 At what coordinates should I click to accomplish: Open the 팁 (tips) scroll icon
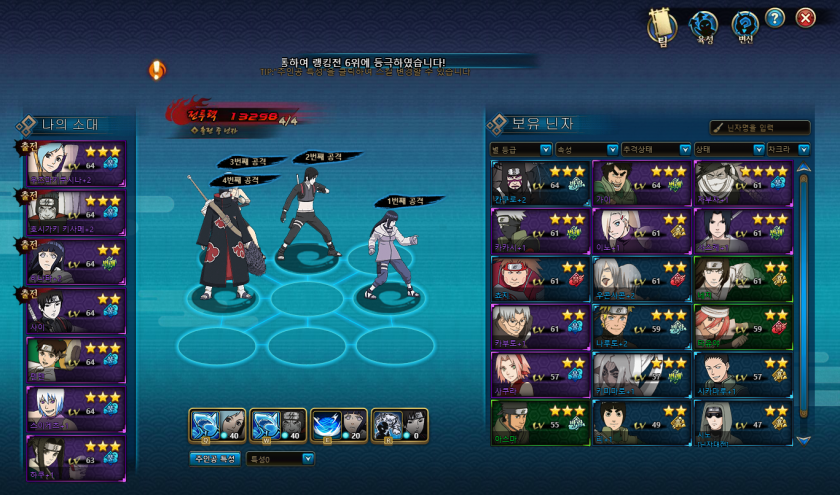coord(664,27)
